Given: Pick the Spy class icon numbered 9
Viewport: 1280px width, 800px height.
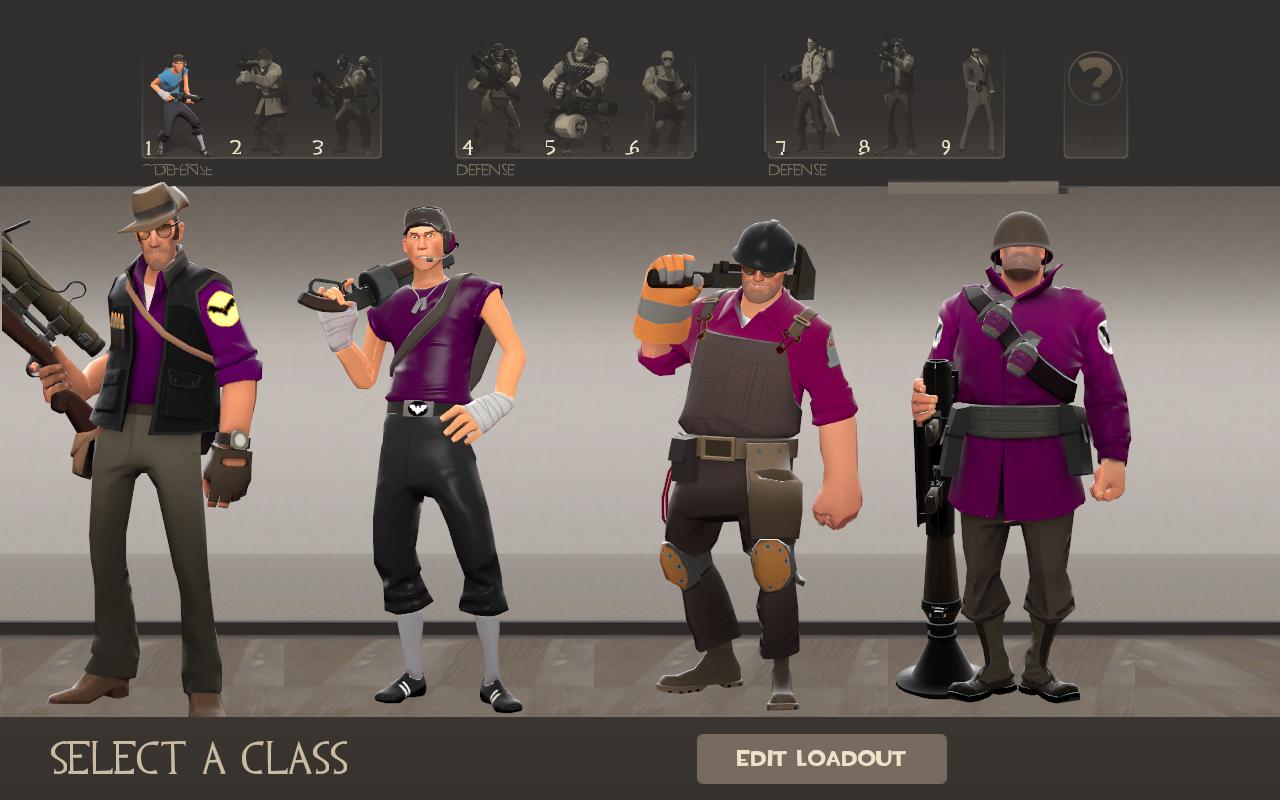Looking at the screenshot, I should (976, 100).
